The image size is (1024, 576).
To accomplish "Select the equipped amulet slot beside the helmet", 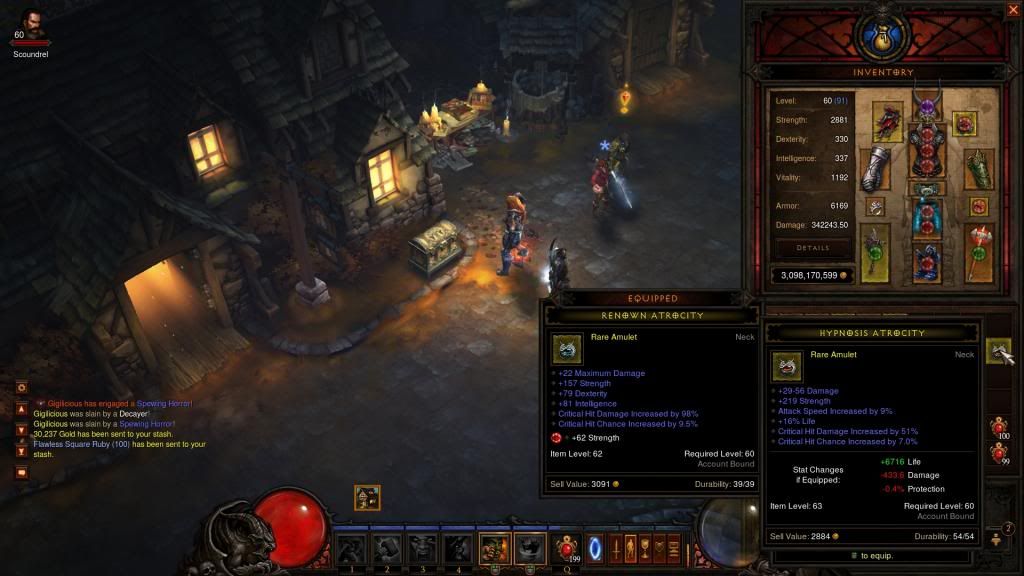I will pos(965,123).
